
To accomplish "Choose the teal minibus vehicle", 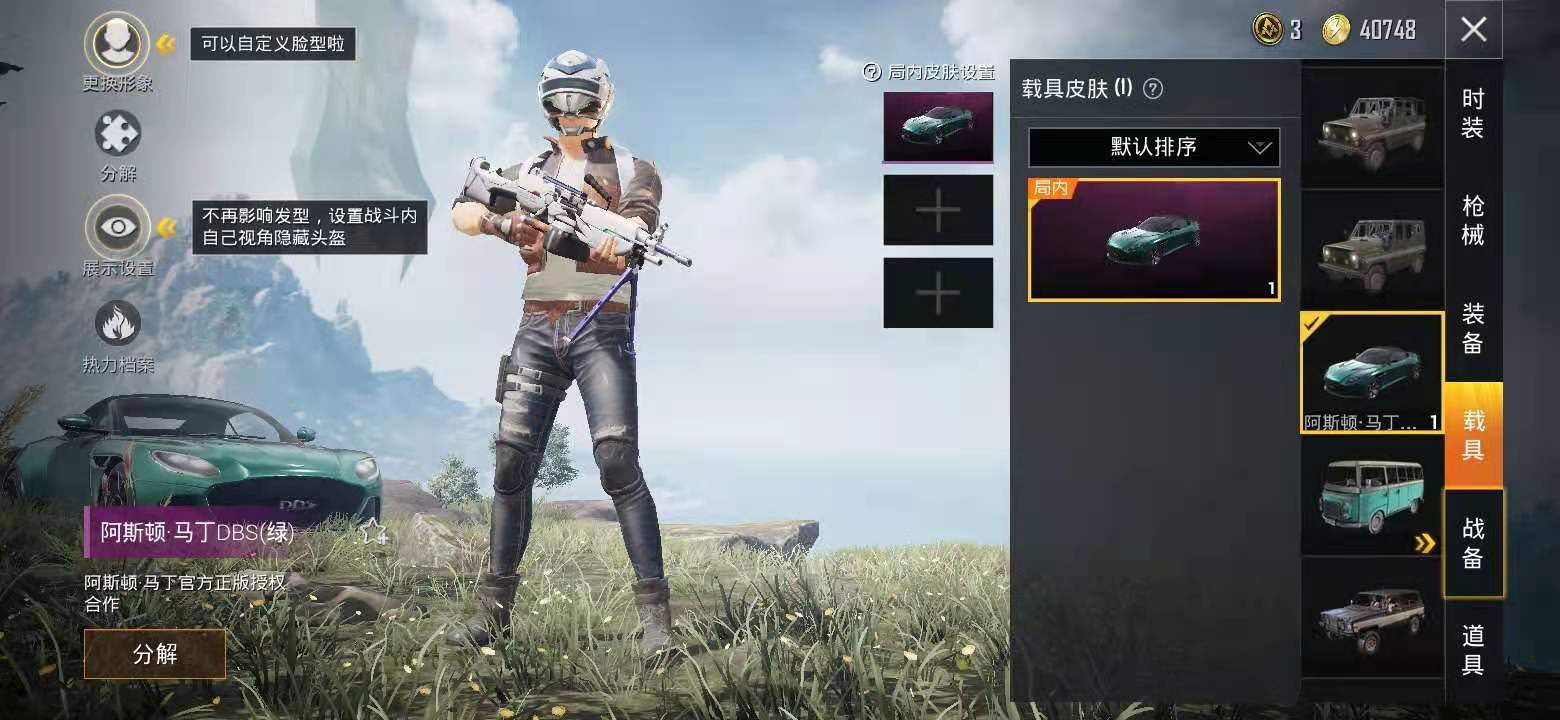I will (x=1372, y=496).
